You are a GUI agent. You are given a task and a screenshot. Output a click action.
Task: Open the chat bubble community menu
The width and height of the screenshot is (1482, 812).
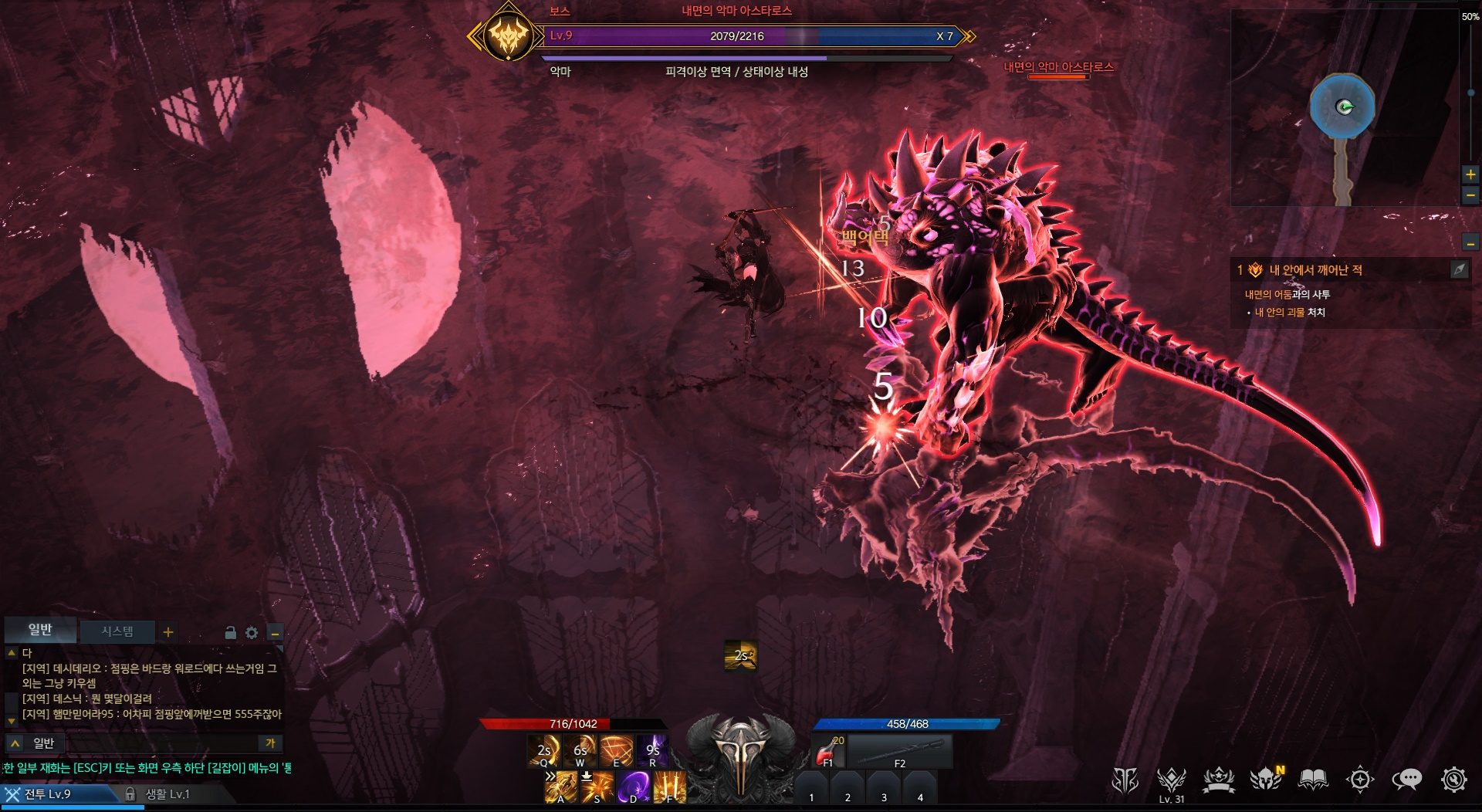(x=1406, y=780)
